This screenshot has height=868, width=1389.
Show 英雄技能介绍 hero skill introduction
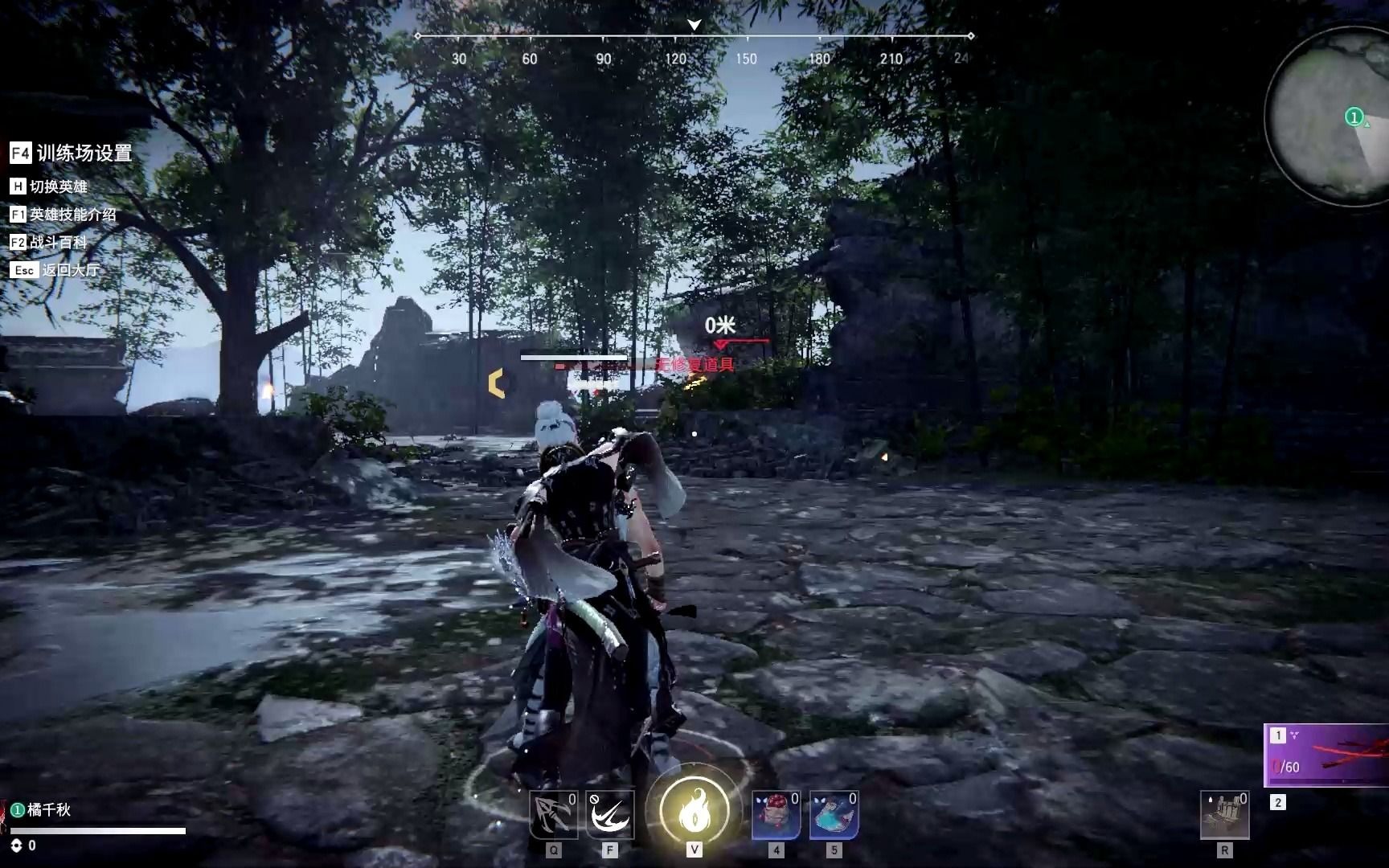63,215
